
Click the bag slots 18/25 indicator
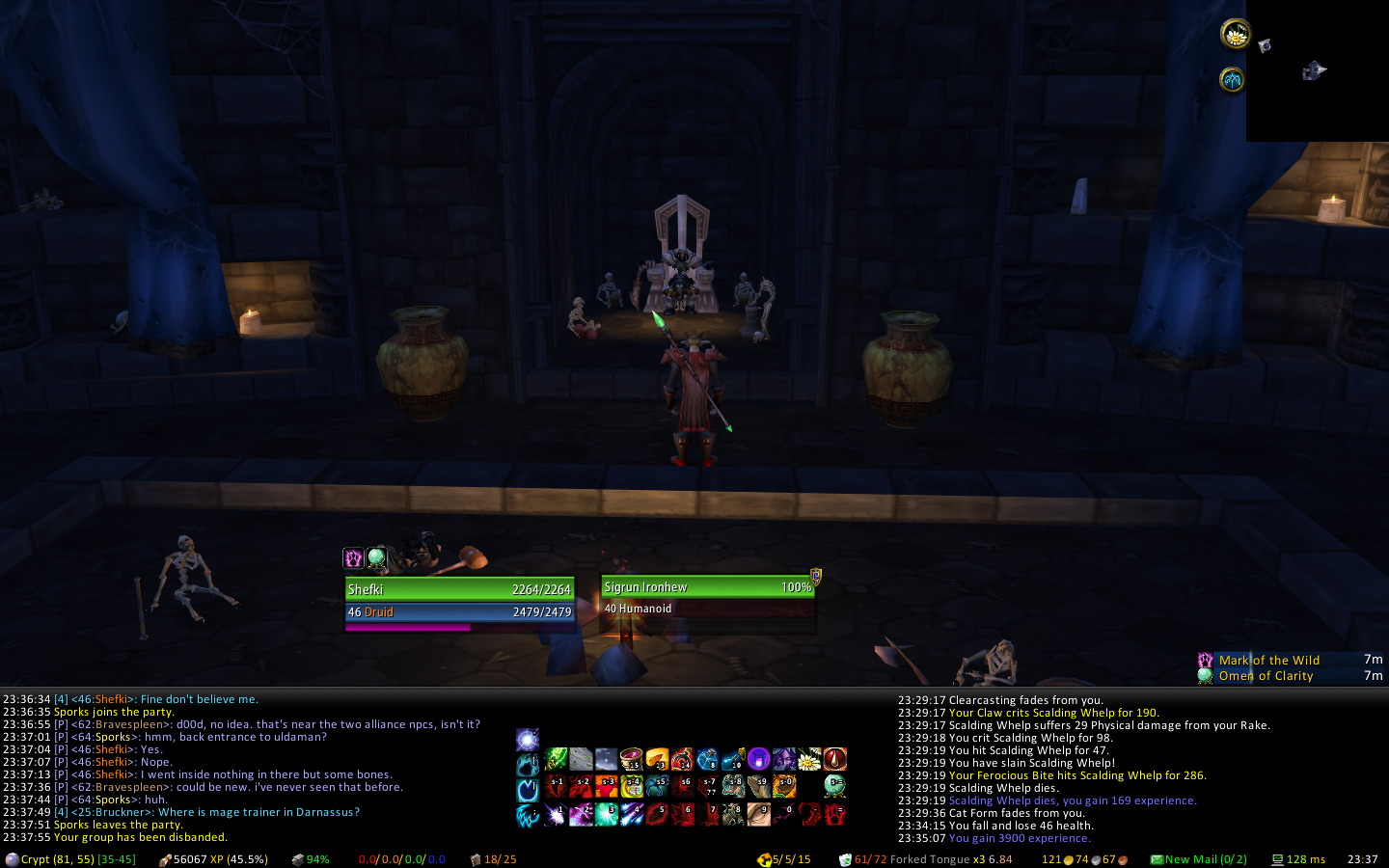click(494, 859)
